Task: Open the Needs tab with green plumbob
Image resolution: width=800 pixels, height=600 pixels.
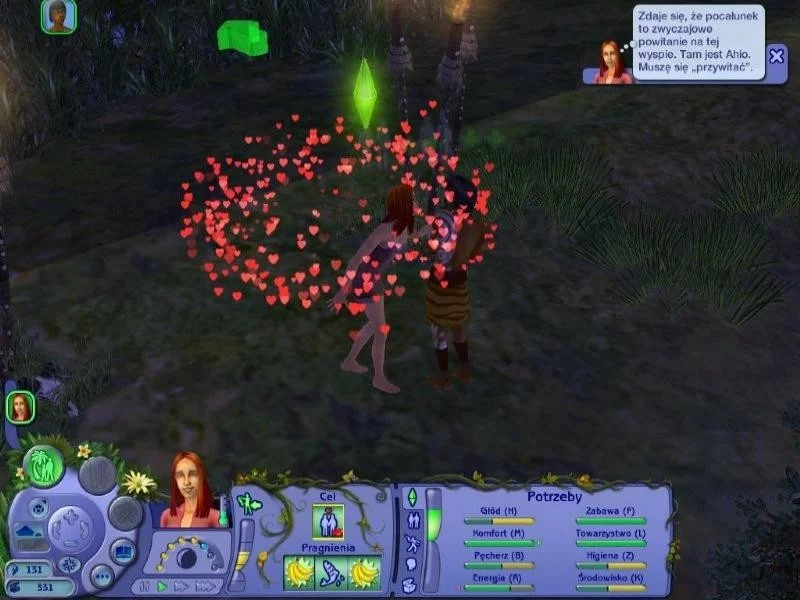Action: click(411, 497)
